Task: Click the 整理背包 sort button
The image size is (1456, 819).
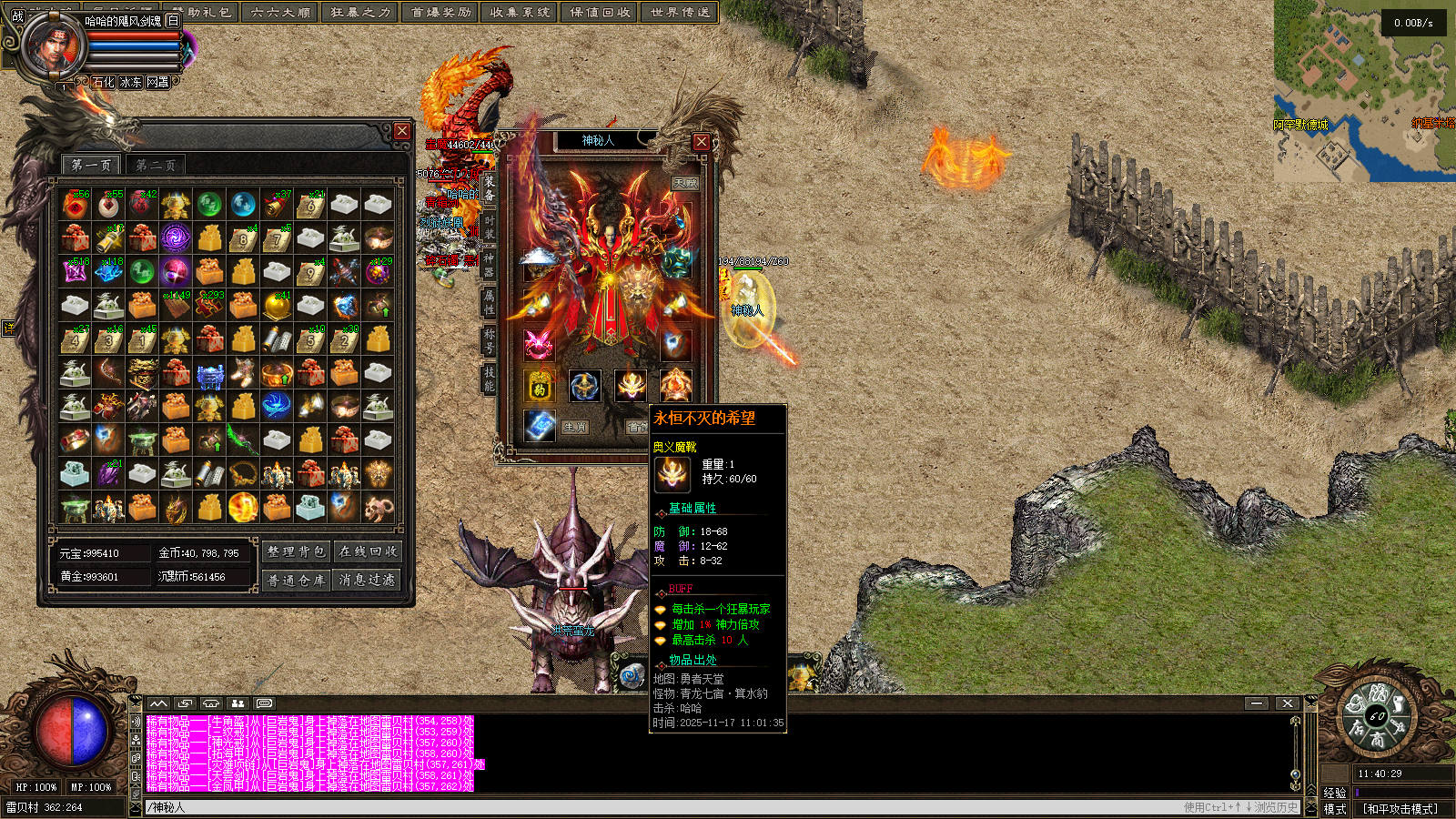Action: (x=296, y=551)
